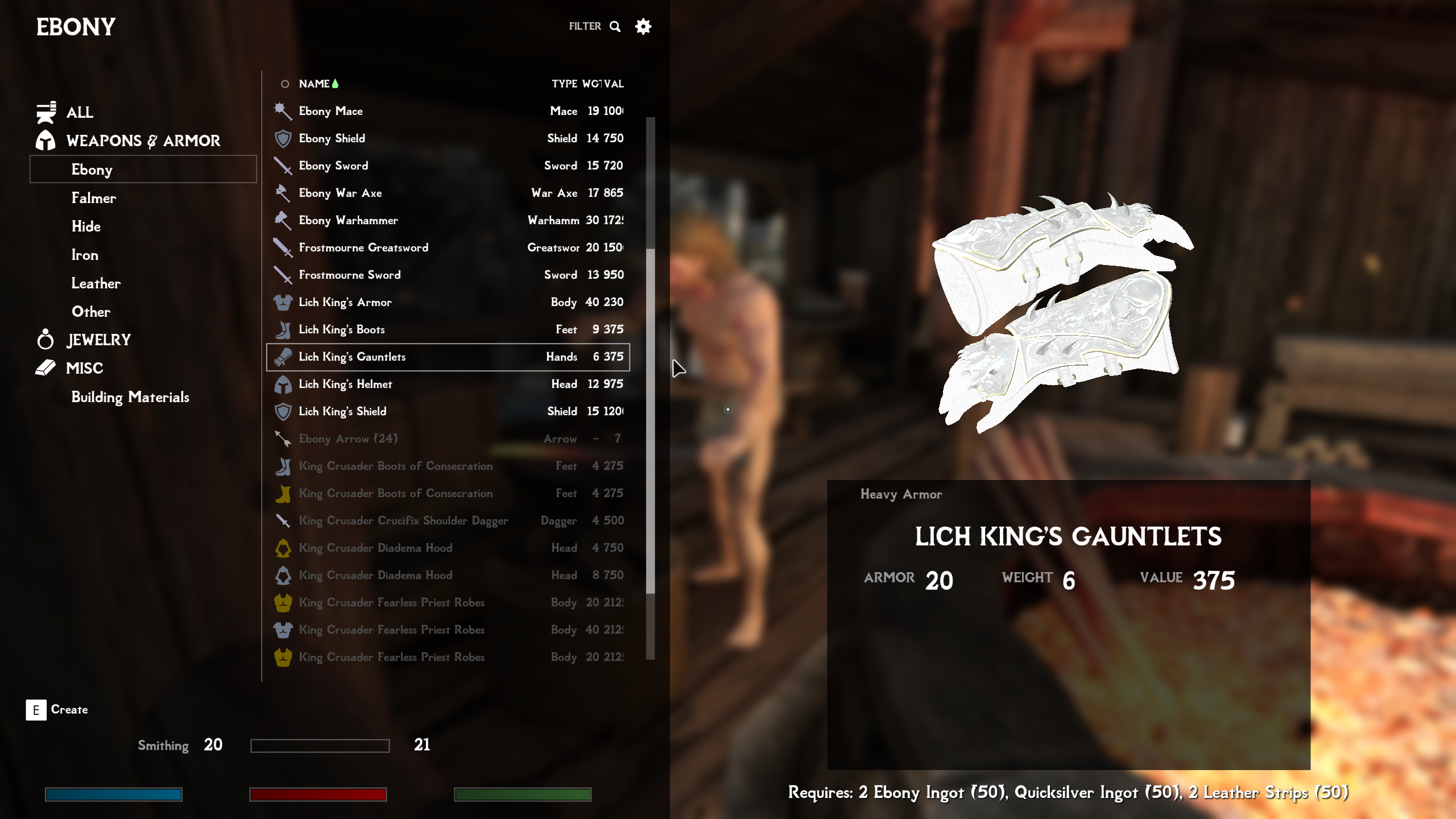
Task: Select the Ebony Mace recipe
Action: point(330,111)
